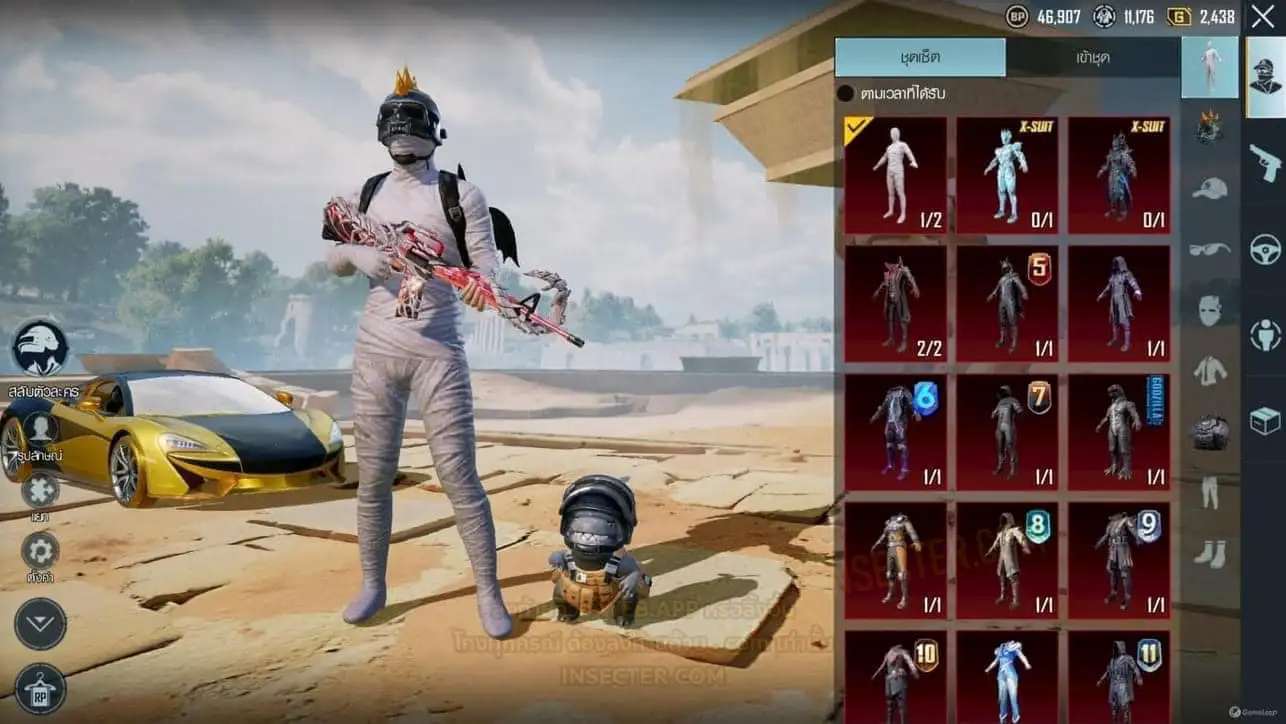Switch to the ชุดเซ็ต tab
This screenshot has height=724, width=1286.
pyautogui.click(x=920, y=58)
